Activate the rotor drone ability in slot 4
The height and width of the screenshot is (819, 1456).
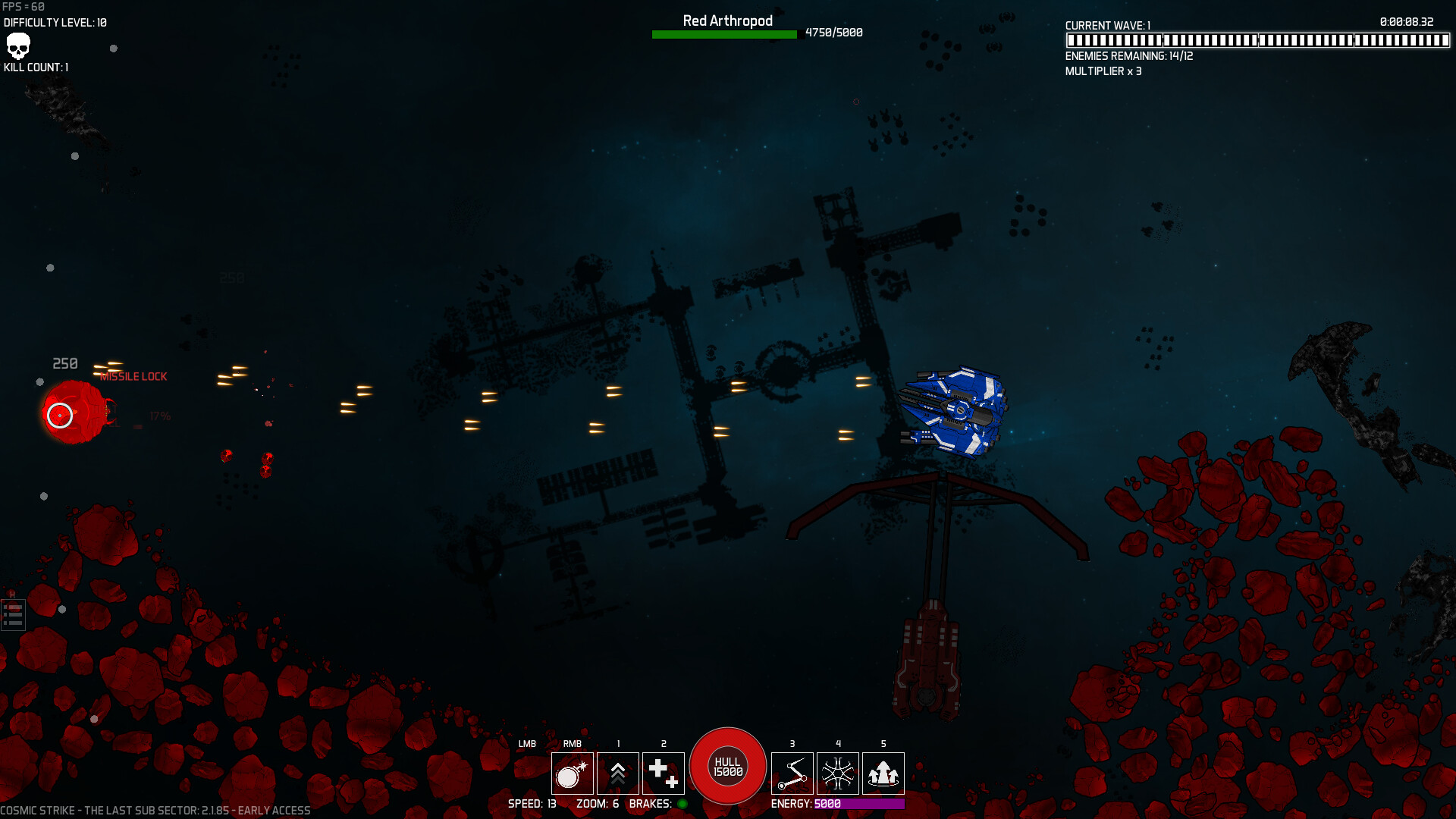click(838, 773)
